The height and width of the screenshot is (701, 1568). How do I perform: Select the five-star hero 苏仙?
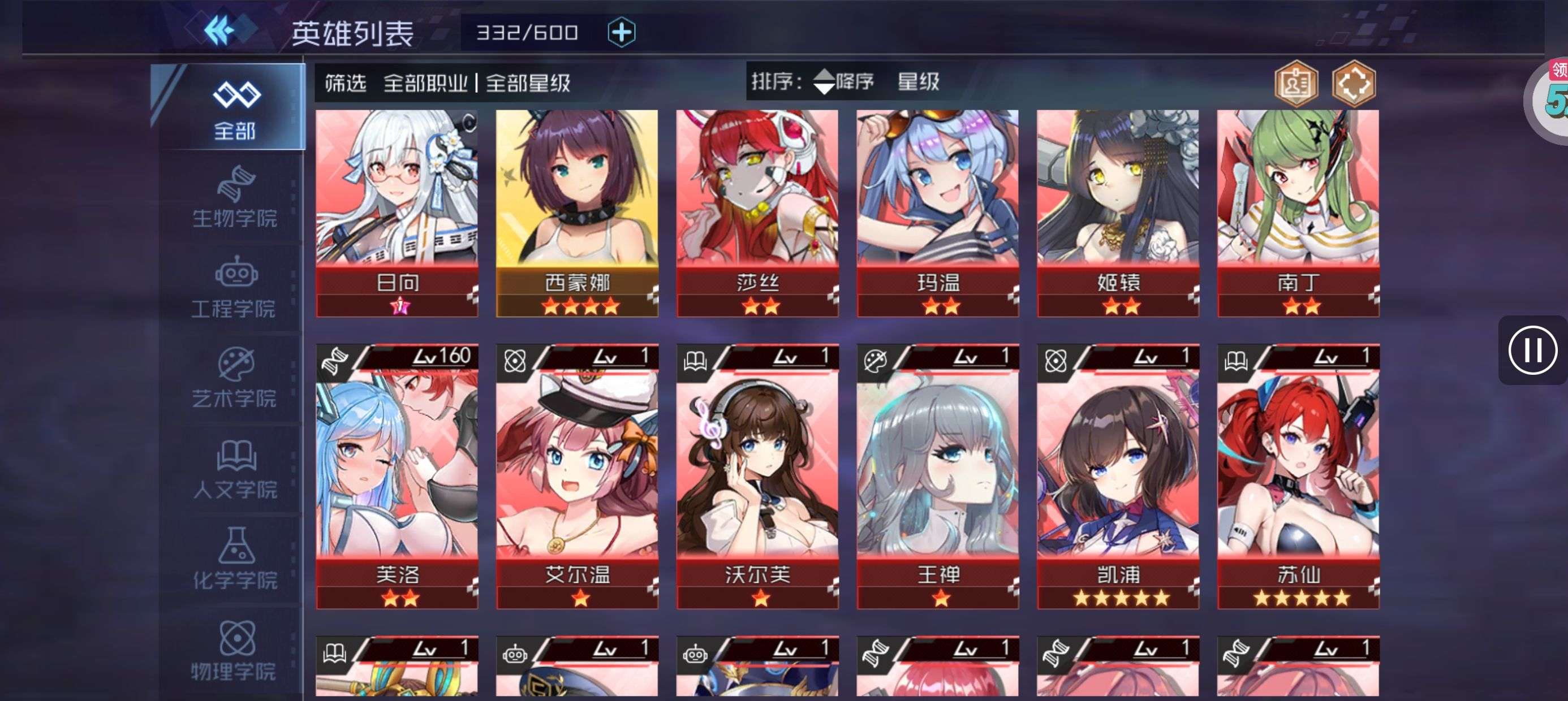pos(1298,476)
